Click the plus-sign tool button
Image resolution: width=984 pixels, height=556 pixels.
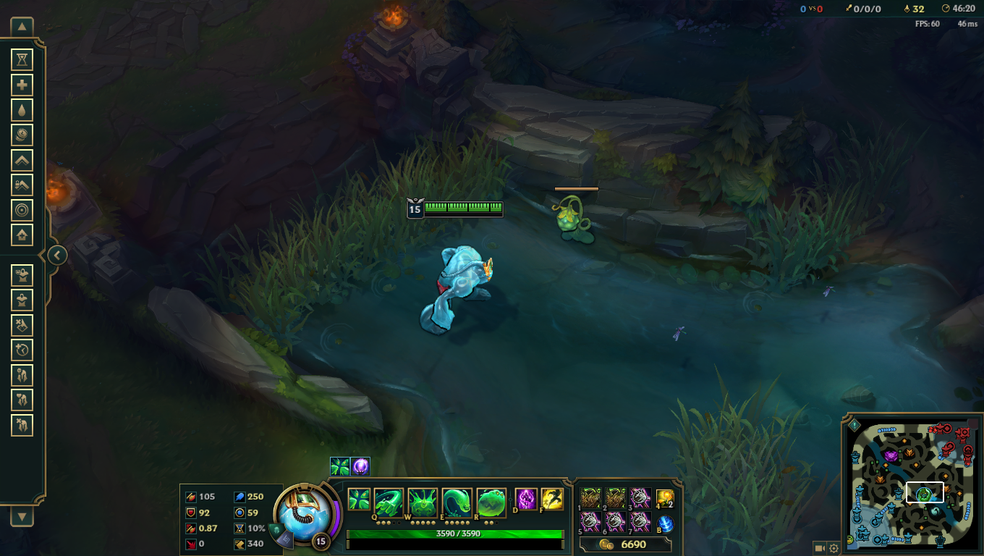22,85
